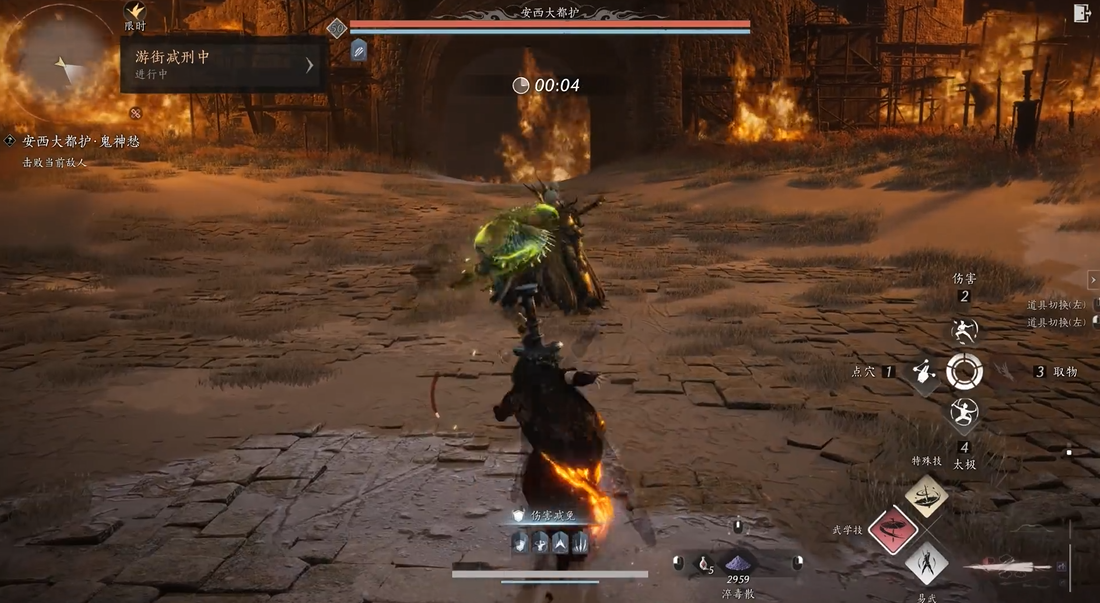
Task: Click the boss status icon under level badge
Action: (x=359, y=49)
